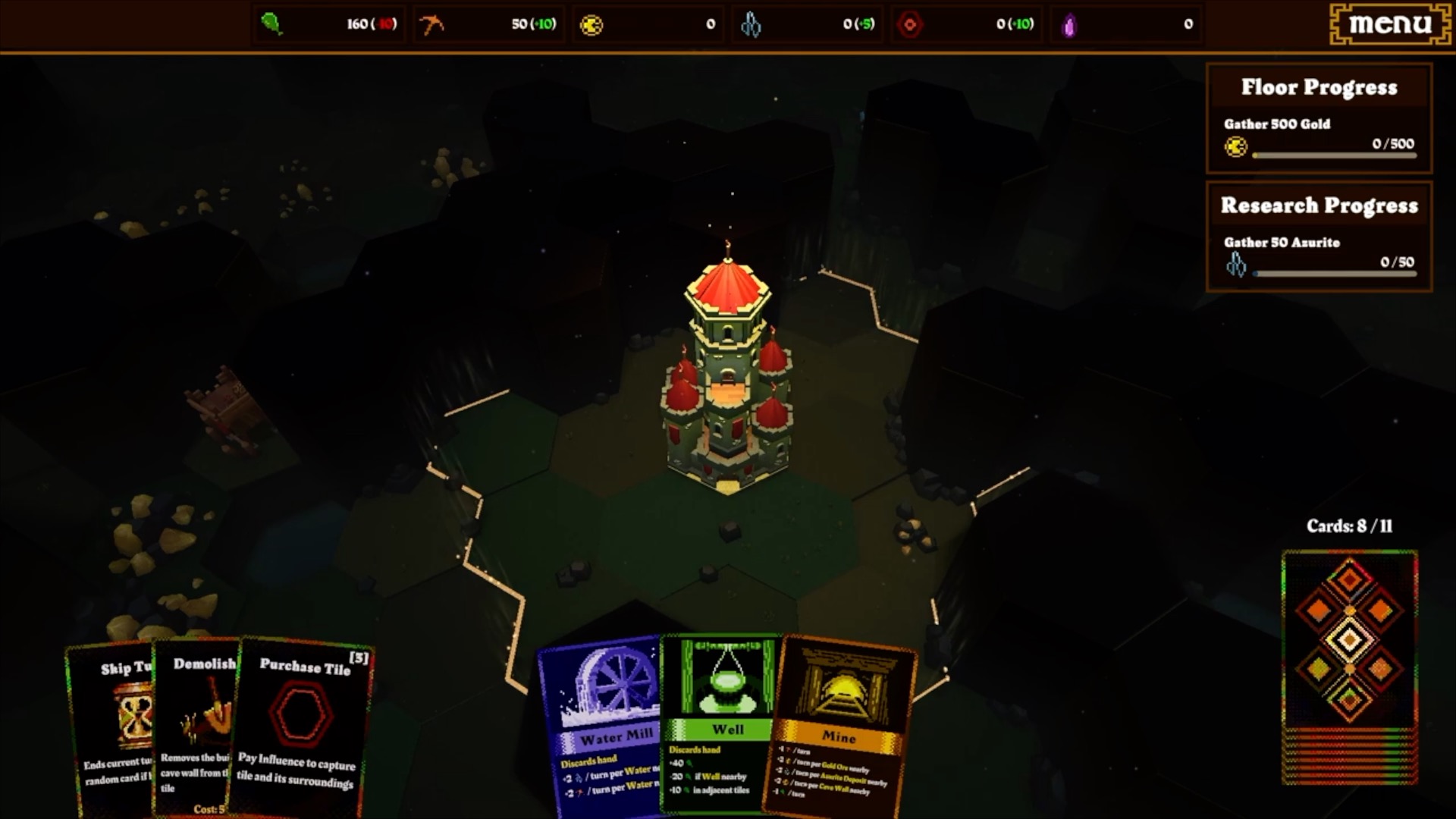Select the central castle tower

click(728, 387)
